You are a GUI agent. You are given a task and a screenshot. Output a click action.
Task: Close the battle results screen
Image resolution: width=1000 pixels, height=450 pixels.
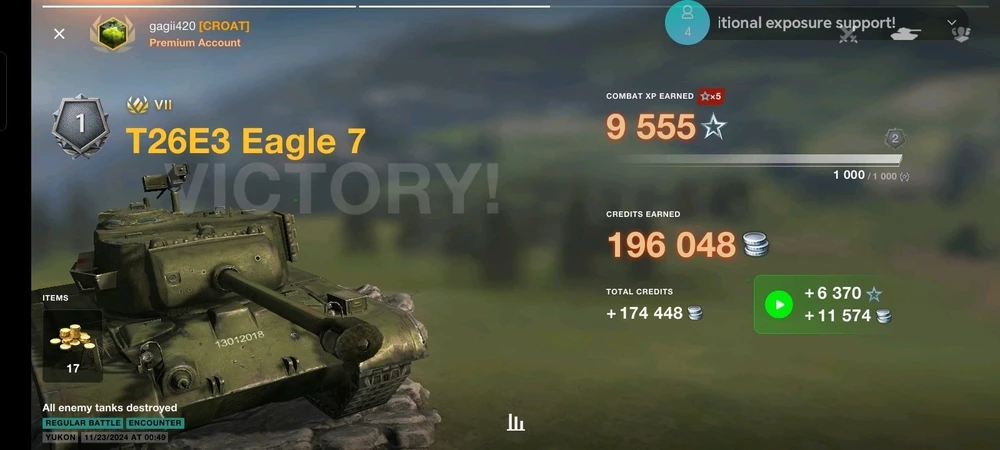coord(59,34)
